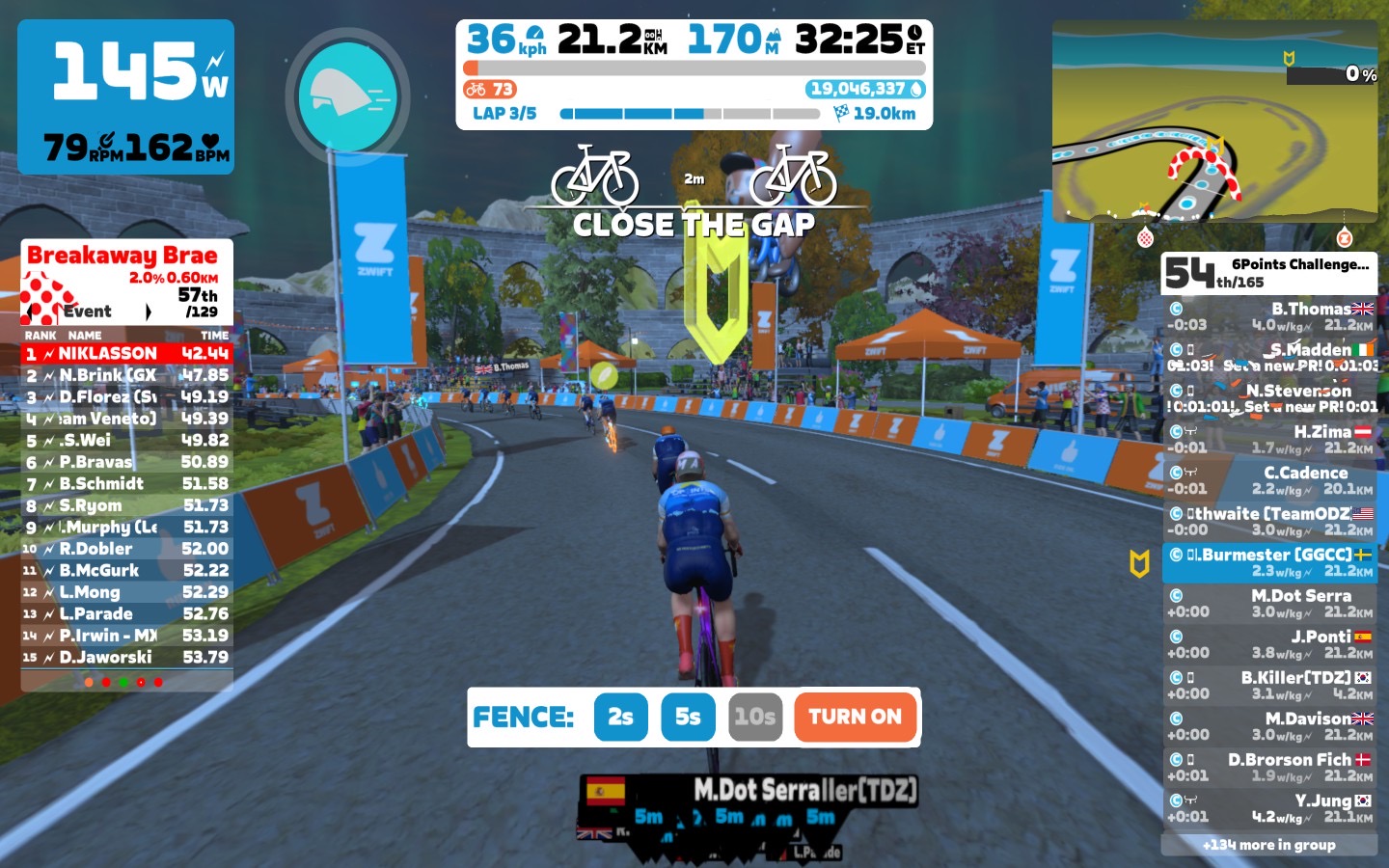Image resolution: width=1389 pixels, height=868 pixels.
Task: Open the 6Points Challenge event position panel
Action: tap(1268, 273)
